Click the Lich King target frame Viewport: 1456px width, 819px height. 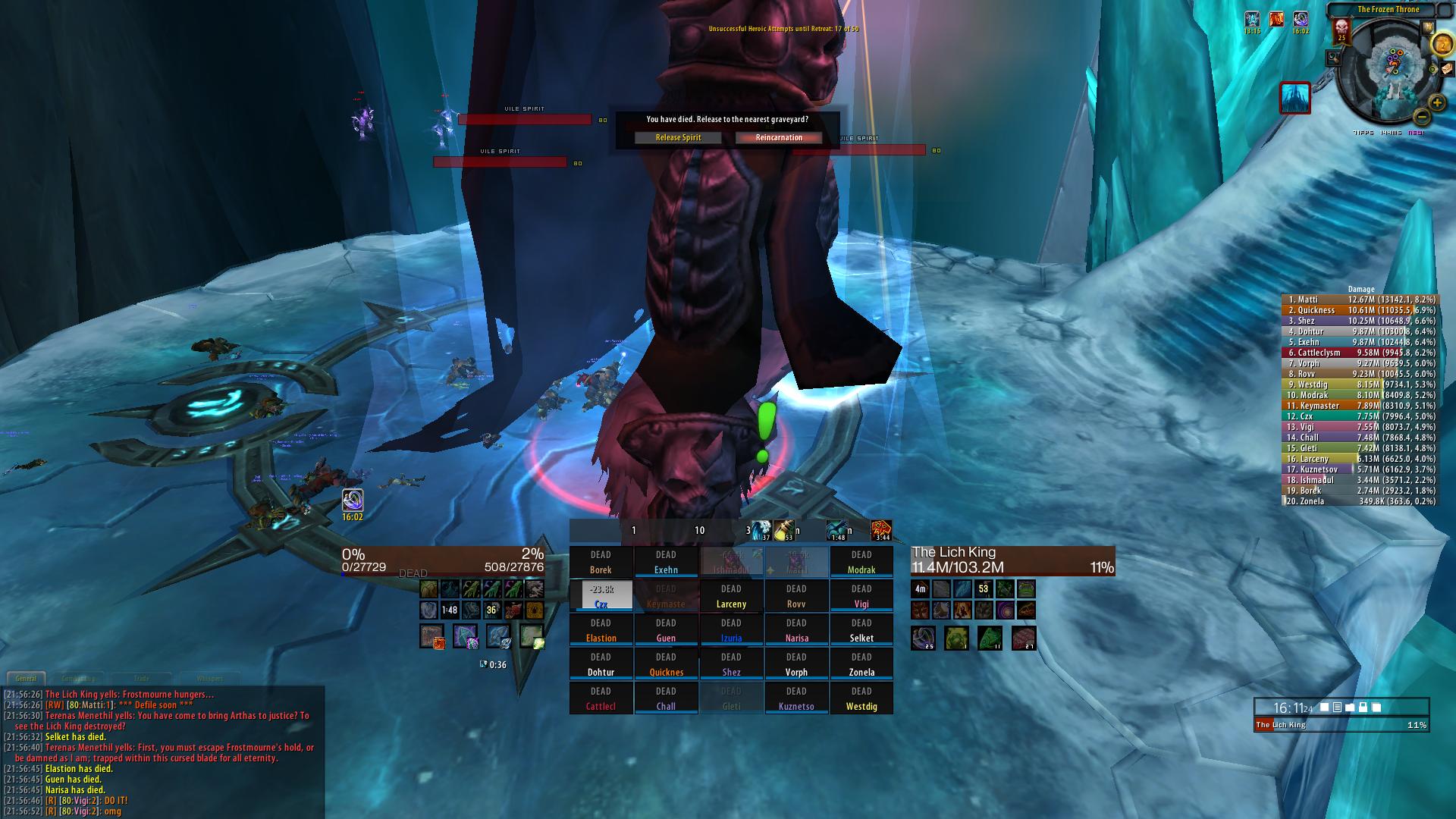tap(1012, 560)
